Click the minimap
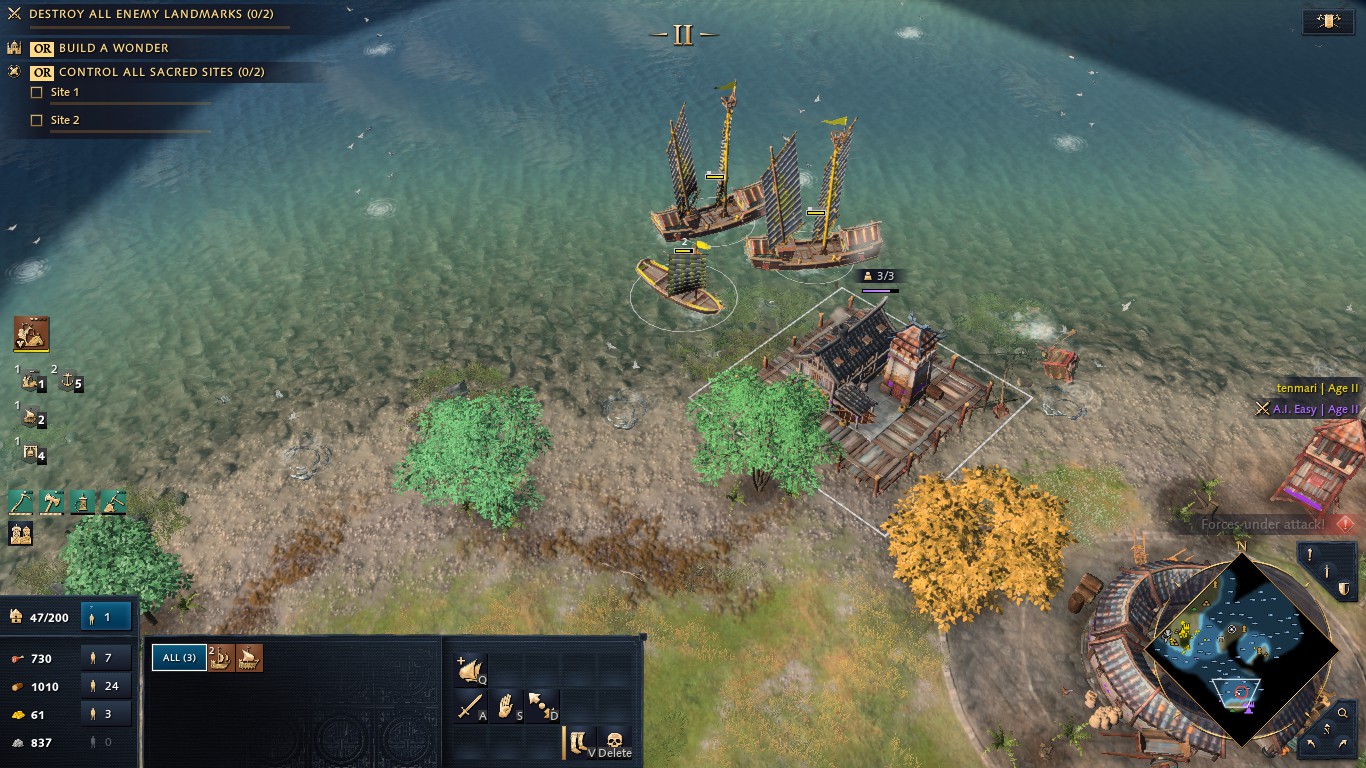Screen dimensions: 1366x768 coord(1240,646)
